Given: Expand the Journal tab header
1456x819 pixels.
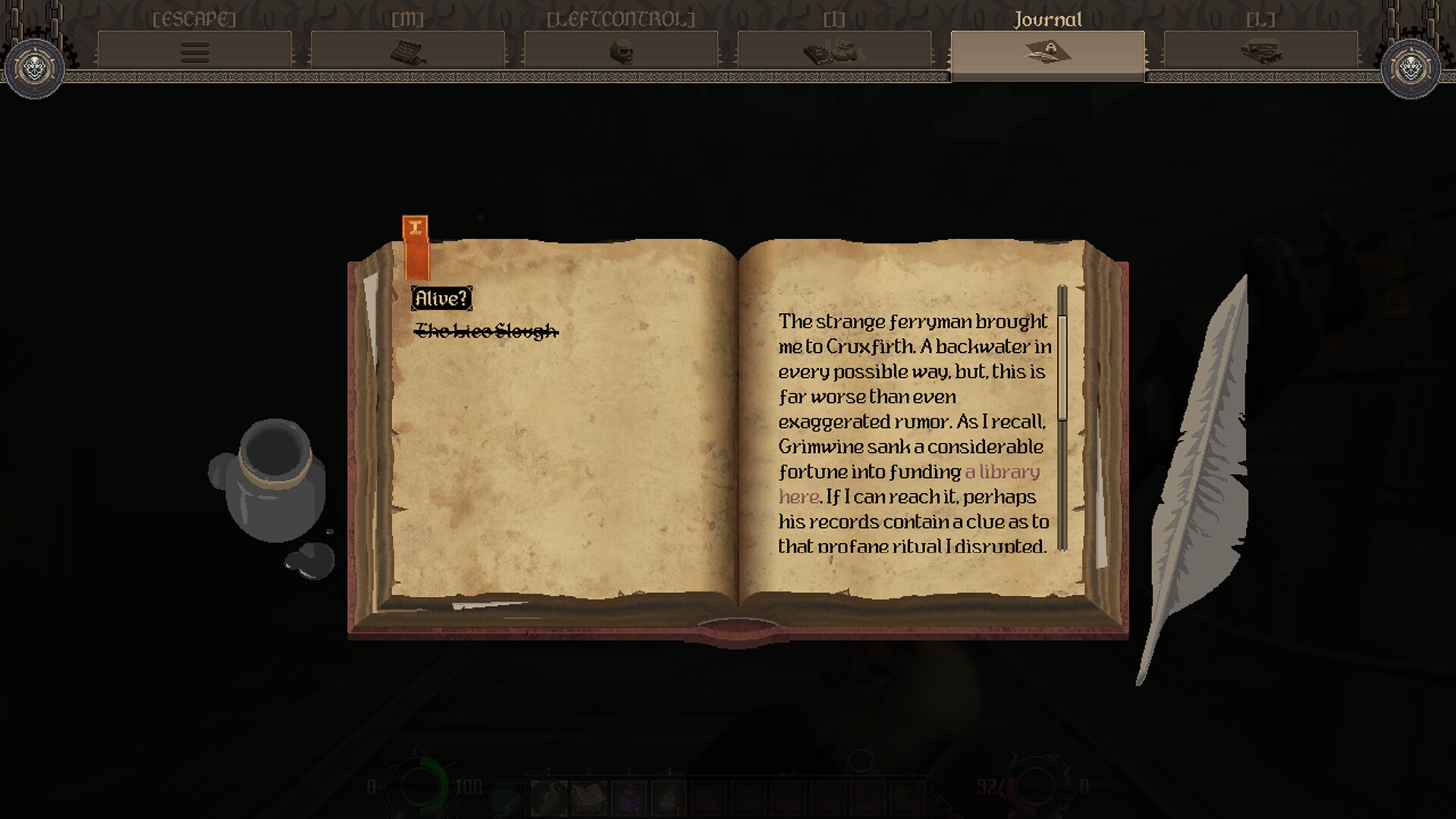Looking at the screenshot, I should point(1049,20).
